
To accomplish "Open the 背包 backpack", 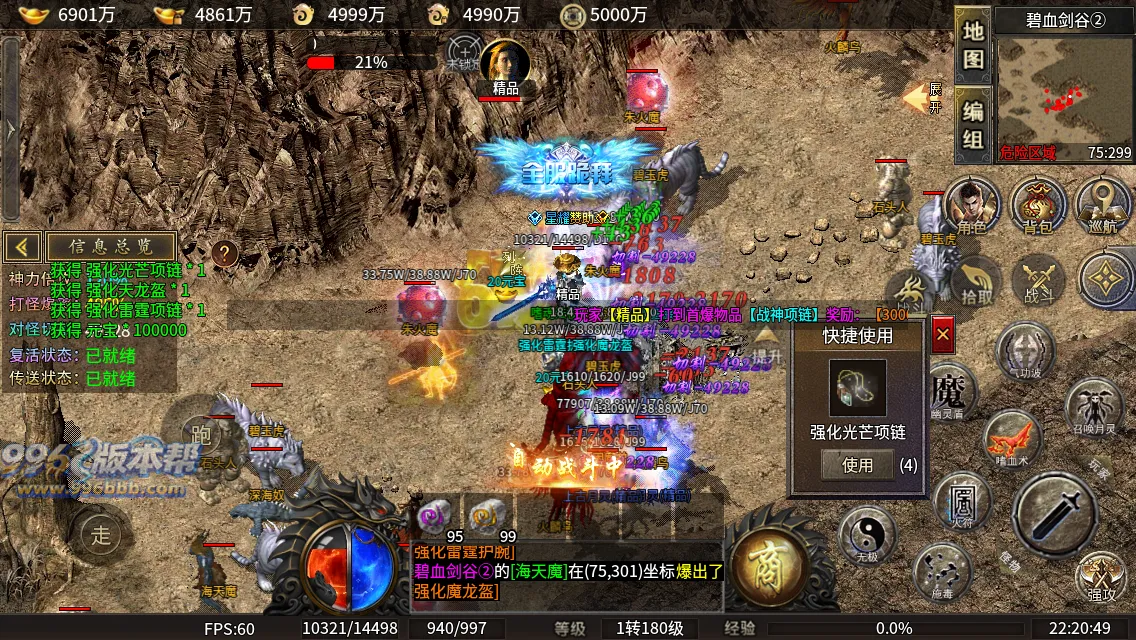I will click(1038, 205).
